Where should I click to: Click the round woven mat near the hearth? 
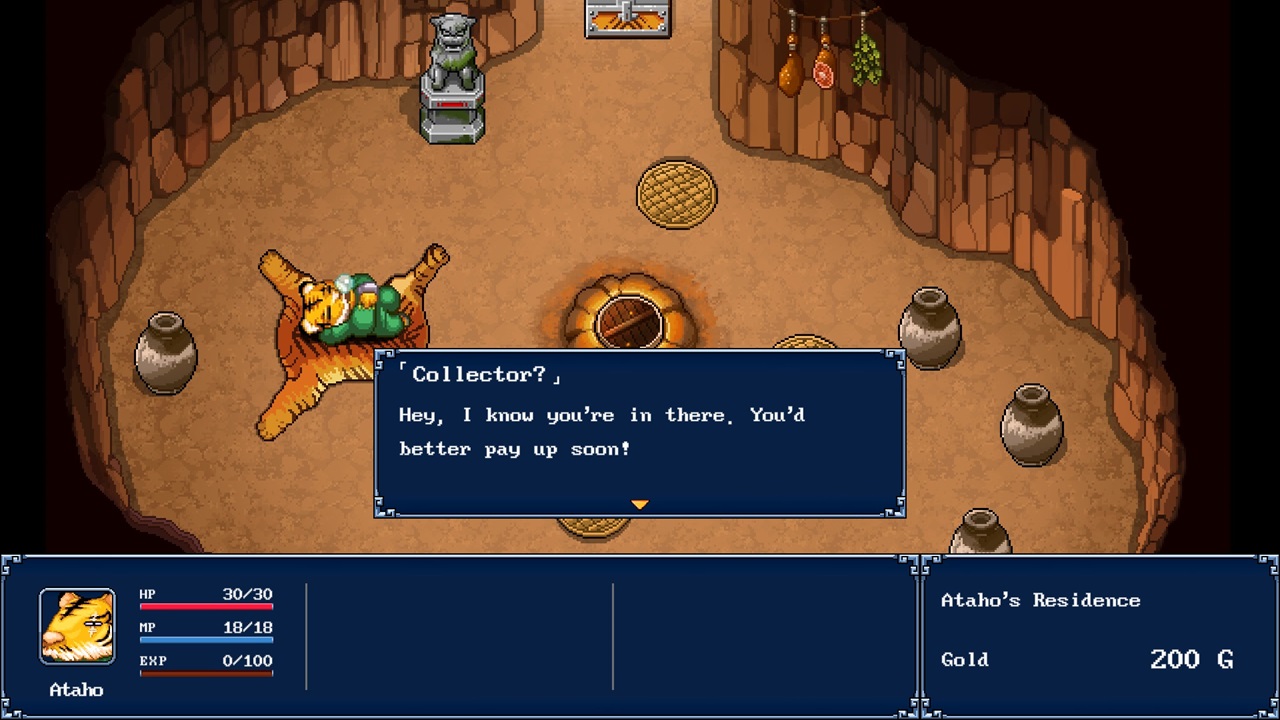pos(678,193)
